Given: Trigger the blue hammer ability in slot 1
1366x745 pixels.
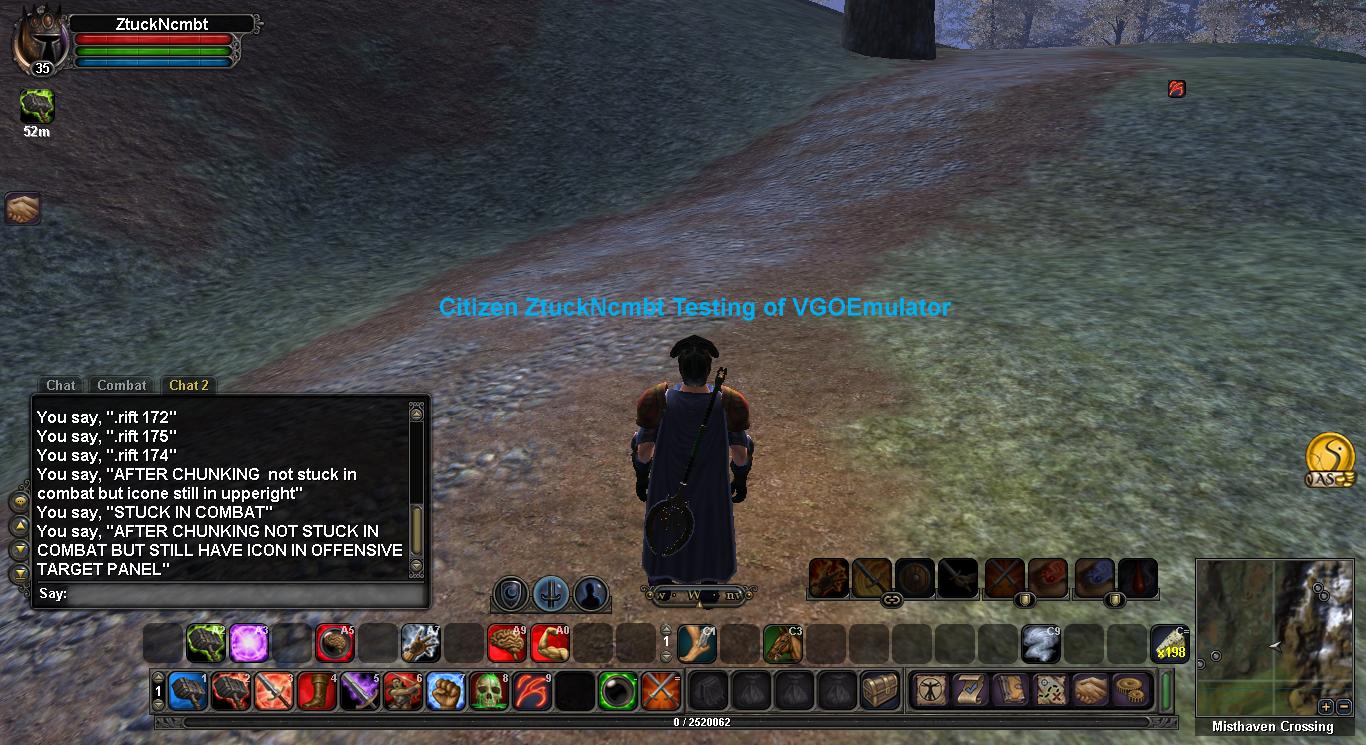Looking at the screenshot, I should [188, 691].
